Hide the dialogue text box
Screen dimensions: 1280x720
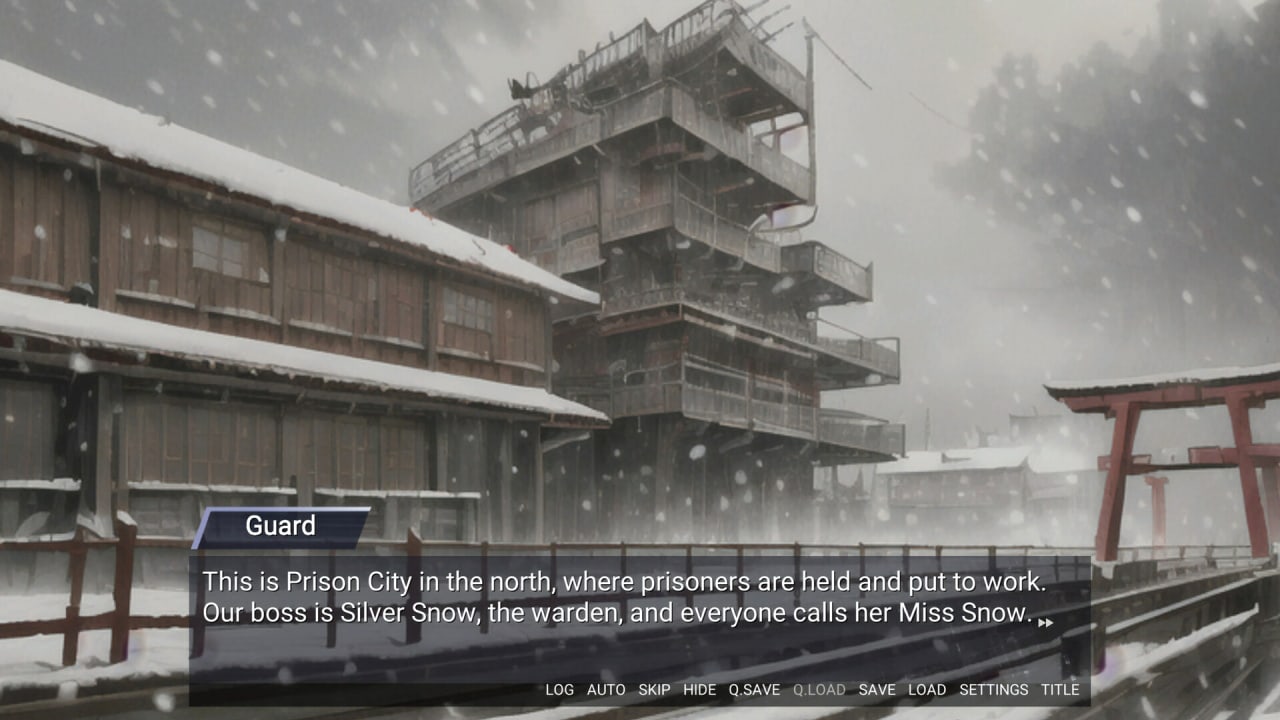699,690
